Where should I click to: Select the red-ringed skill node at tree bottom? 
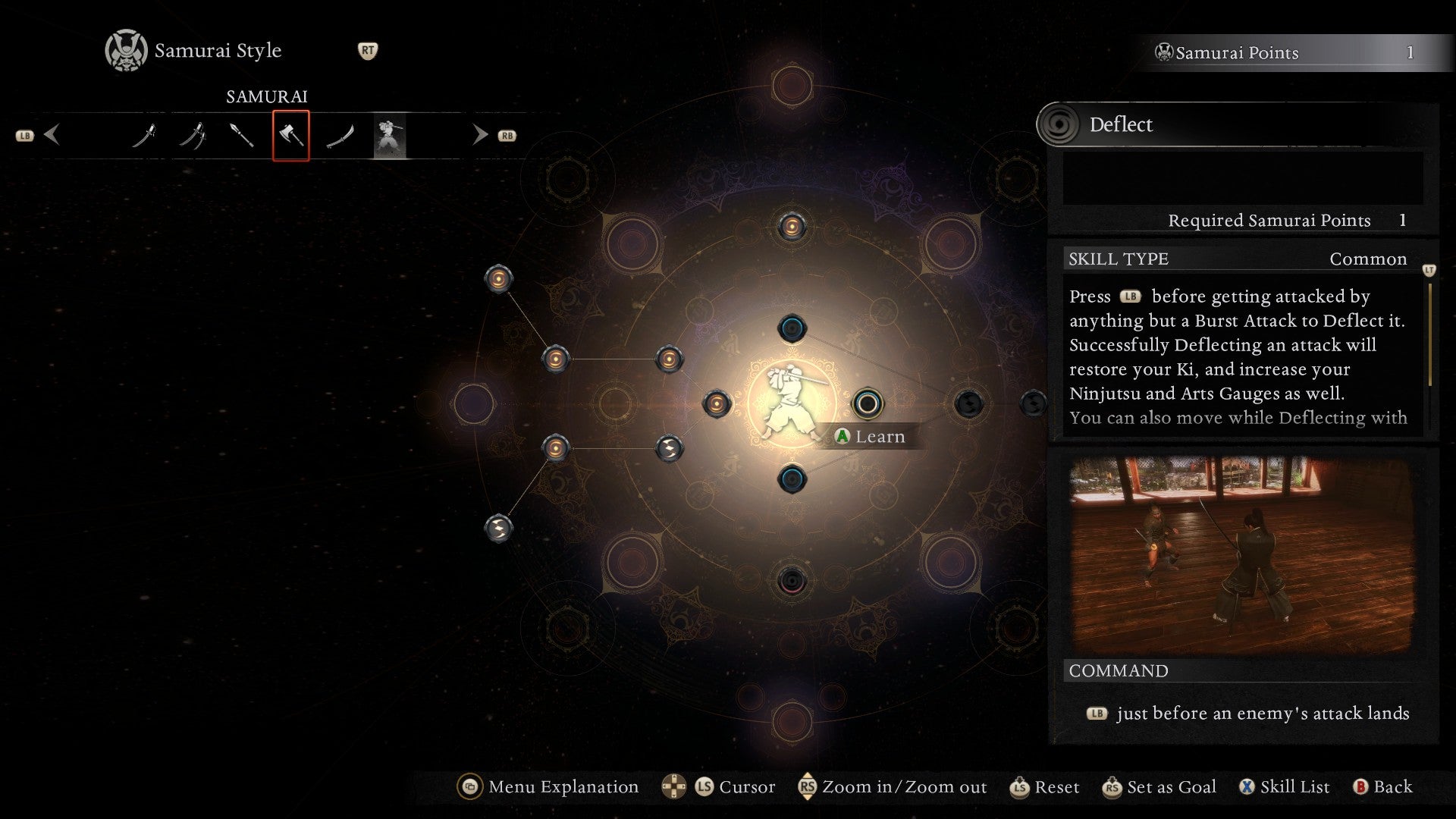(x=792, y=581)
